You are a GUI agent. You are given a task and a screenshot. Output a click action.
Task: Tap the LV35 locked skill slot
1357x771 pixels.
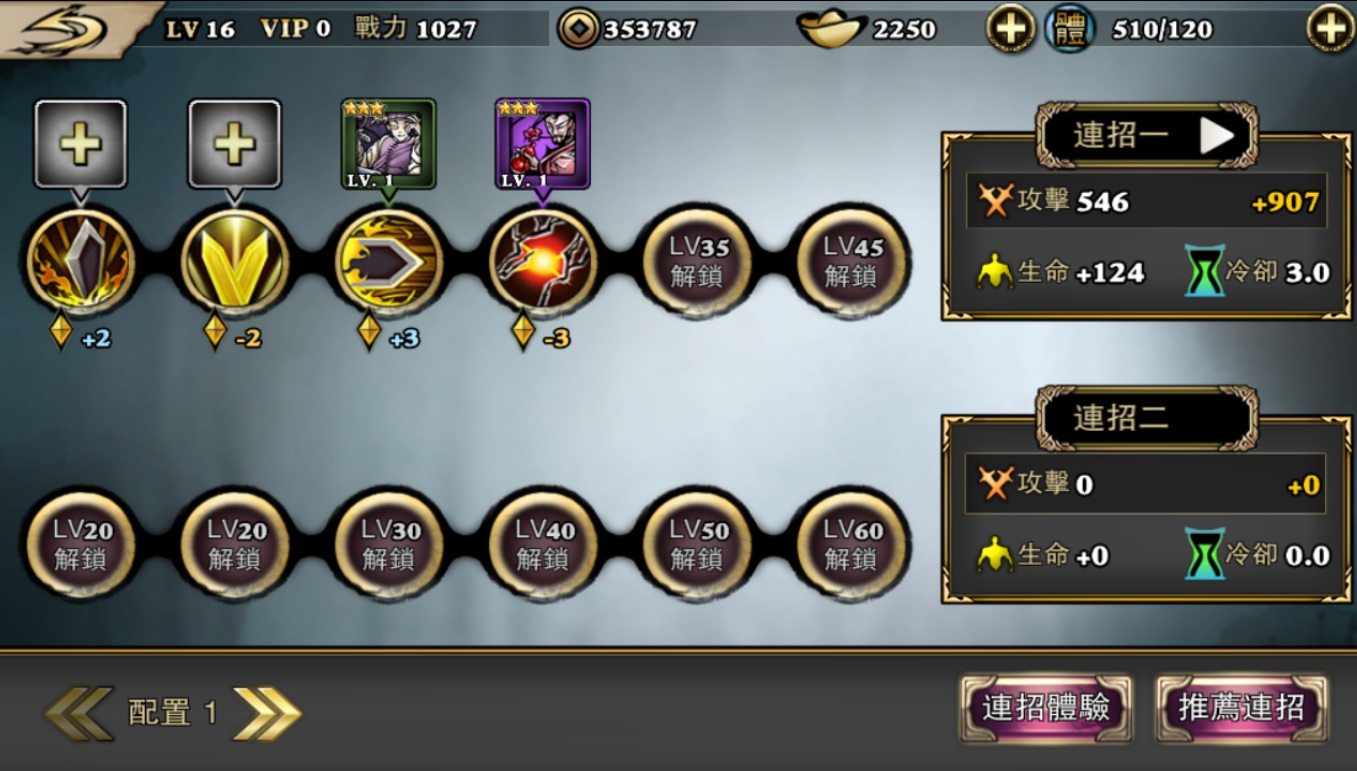pos(697,262)
